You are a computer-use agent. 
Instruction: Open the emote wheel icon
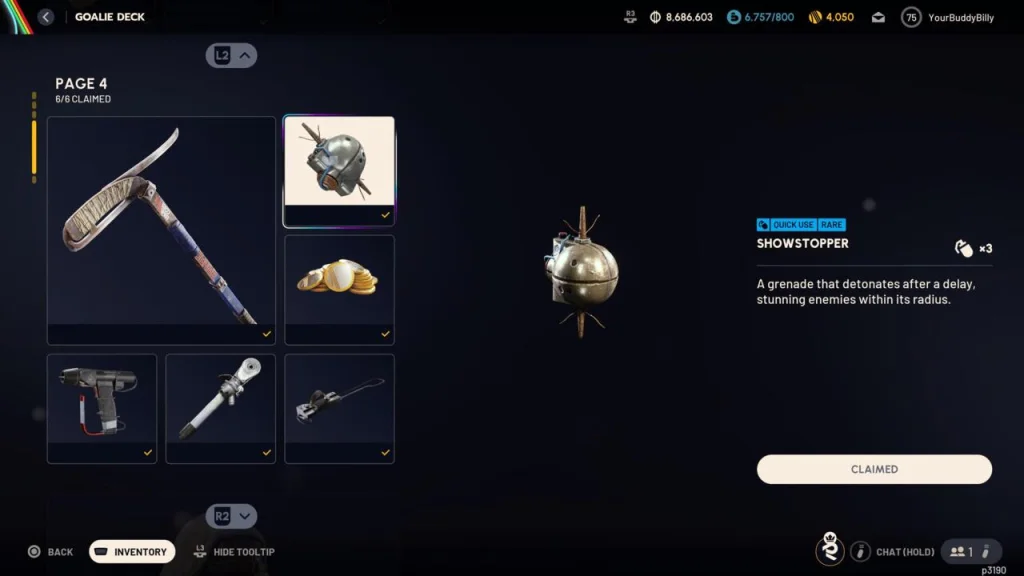[829, 550]
